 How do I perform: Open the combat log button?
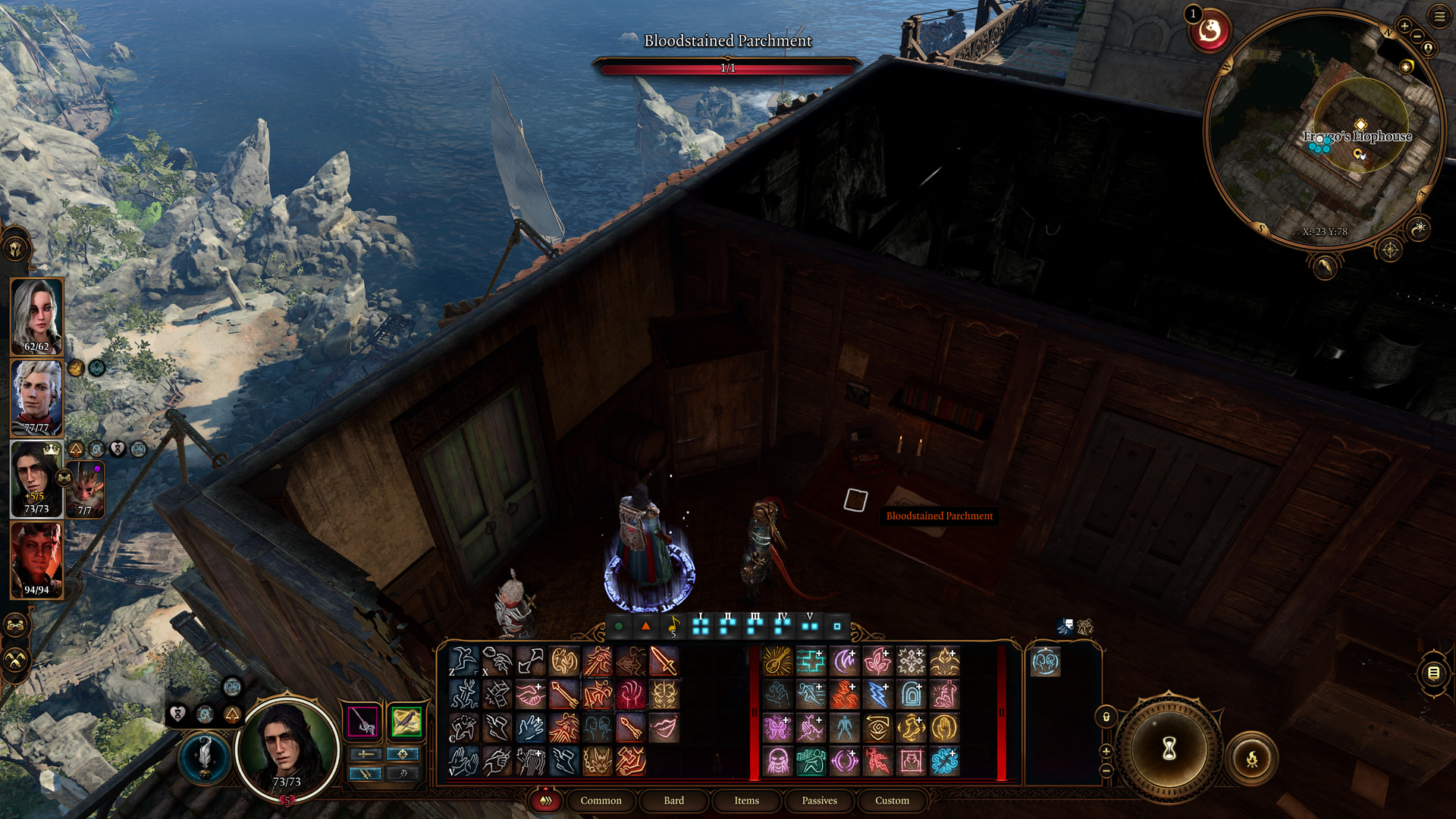click(x=1433, y=673)
